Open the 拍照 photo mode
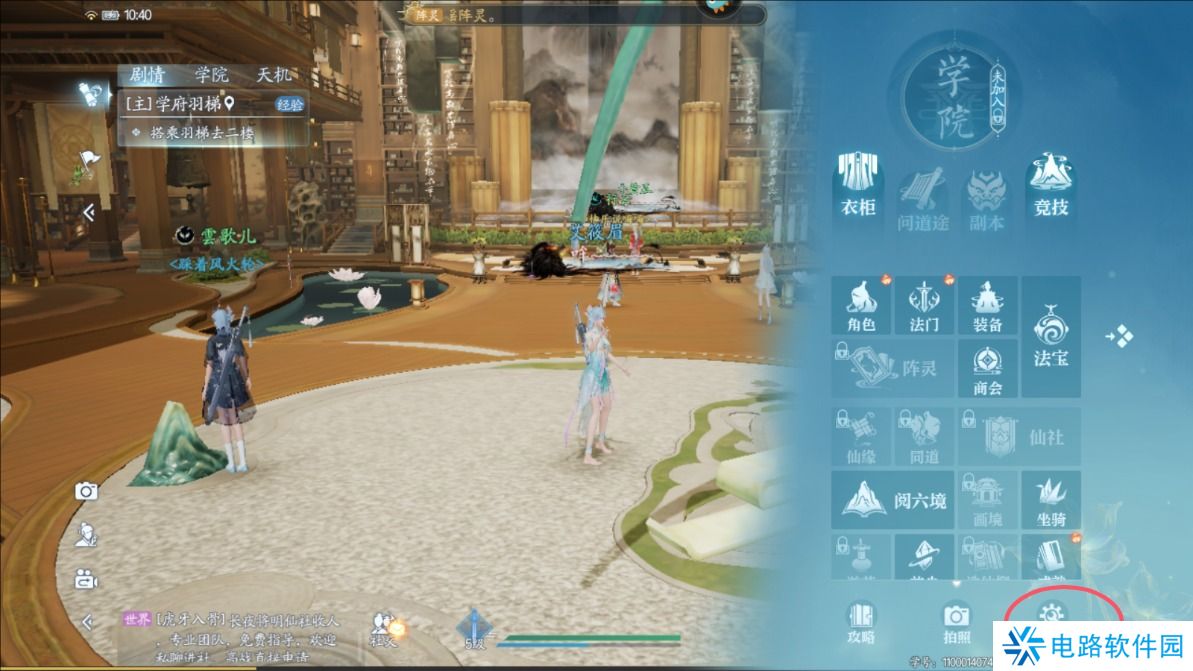Viewport: 1193px width, 671px height. [x=957, y=621]
